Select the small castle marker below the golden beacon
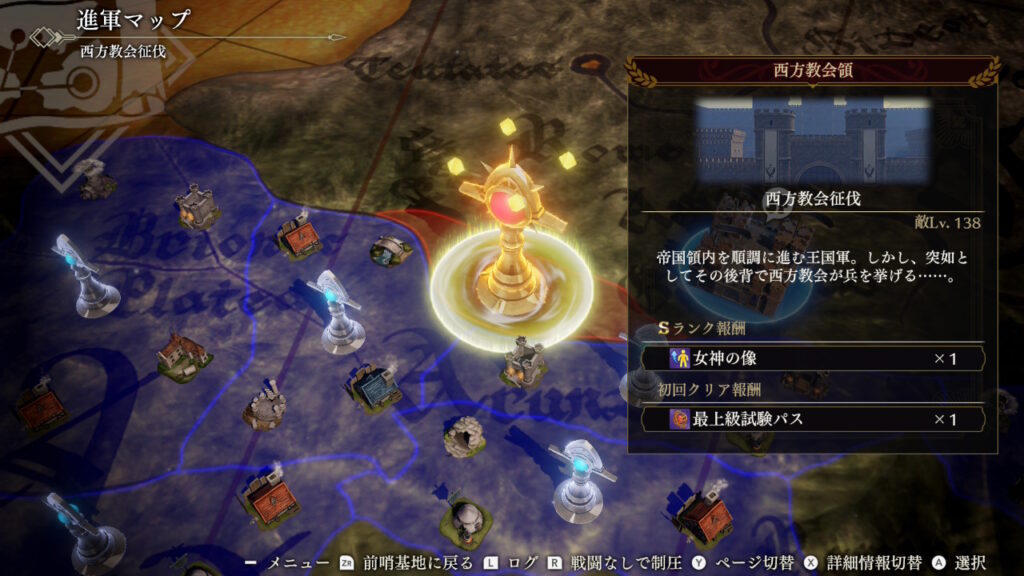Image resolution: width=1024 pixels, height=576 pixels. click(x=523, y=360)
